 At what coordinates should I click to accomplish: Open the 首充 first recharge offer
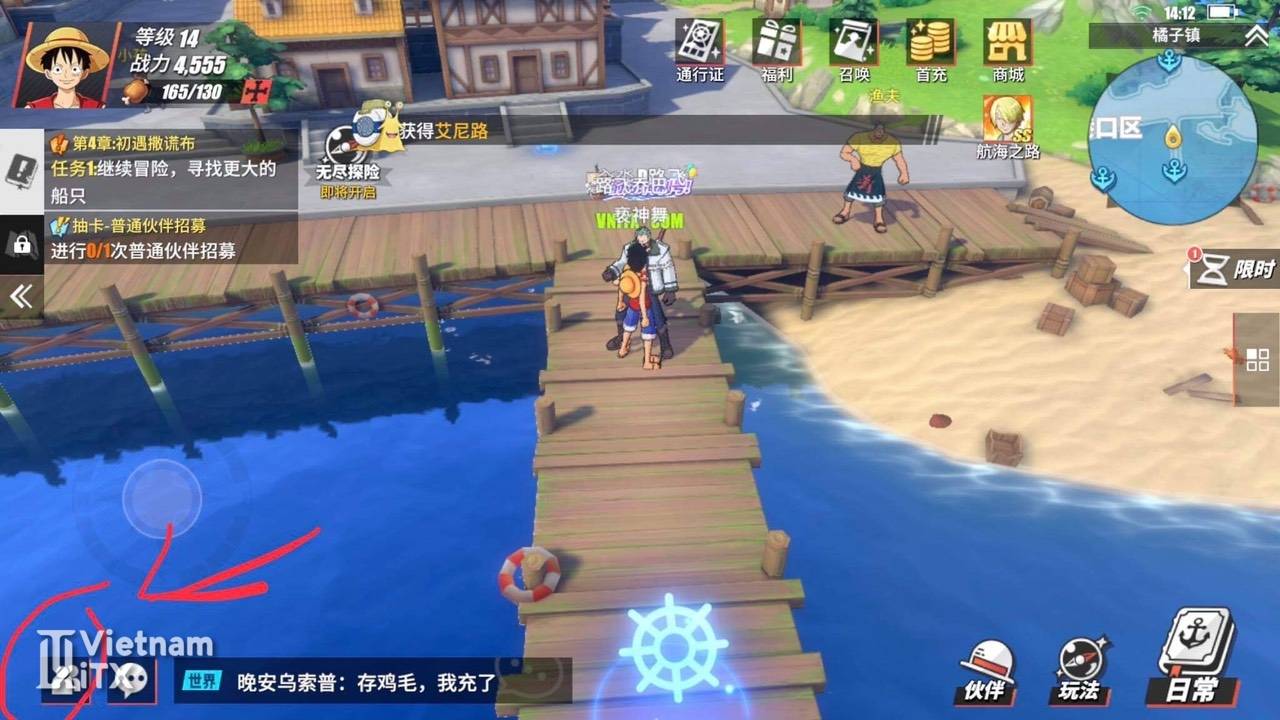pyautogui.click(x=931, y=49)
